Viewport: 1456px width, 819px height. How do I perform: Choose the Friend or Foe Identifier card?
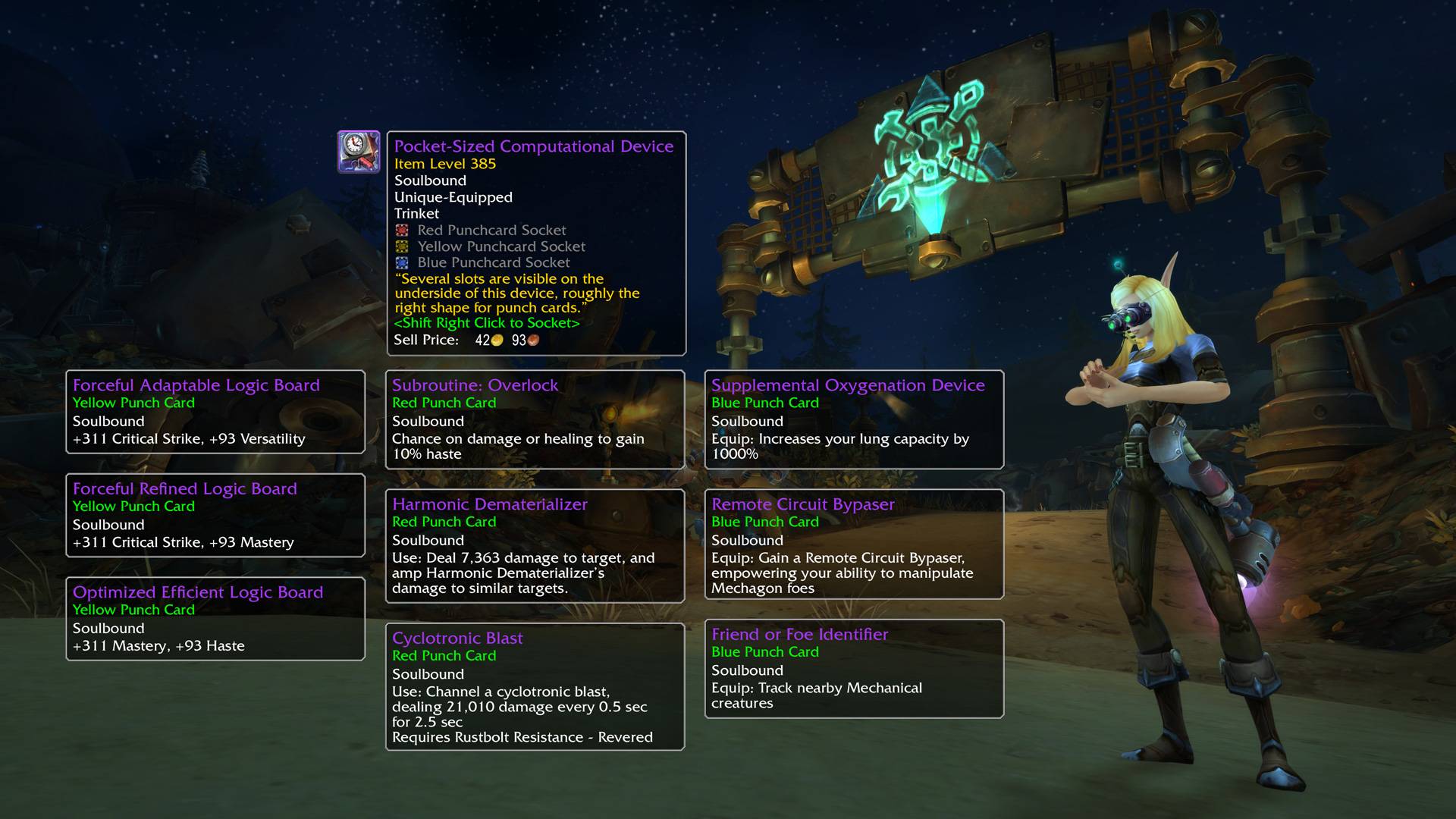(x=854, y=669)
